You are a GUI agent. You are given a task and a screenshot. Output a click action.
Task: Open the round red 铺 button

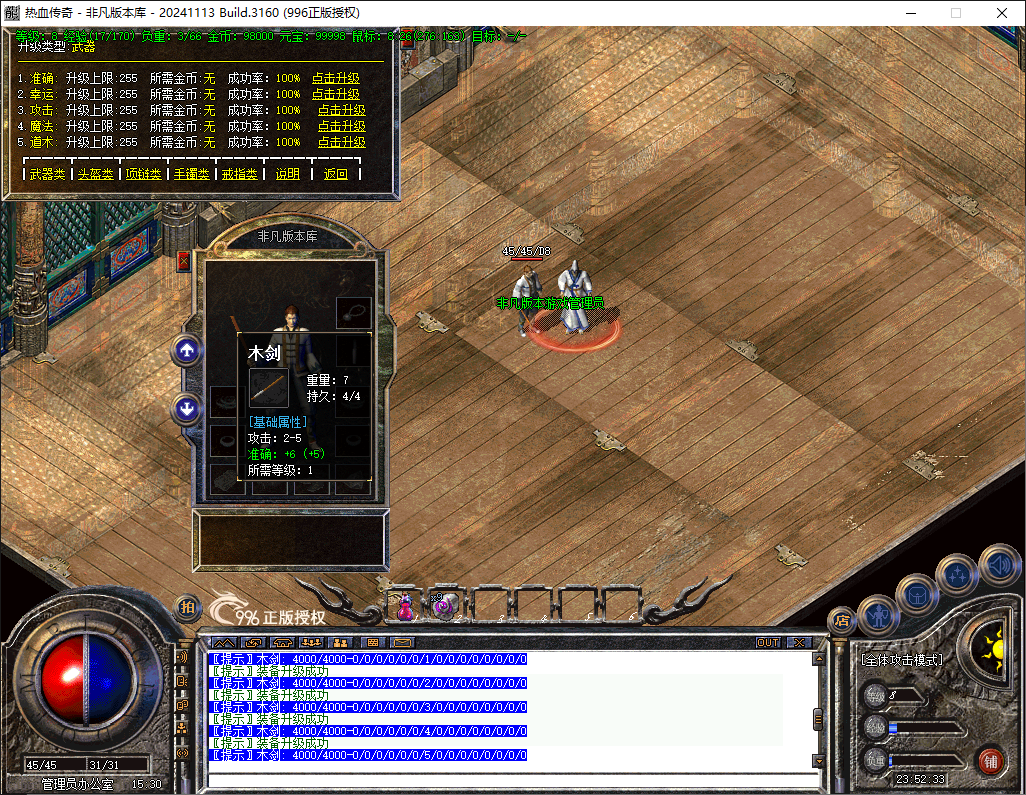pyautogui.click(x=991, y=760)
